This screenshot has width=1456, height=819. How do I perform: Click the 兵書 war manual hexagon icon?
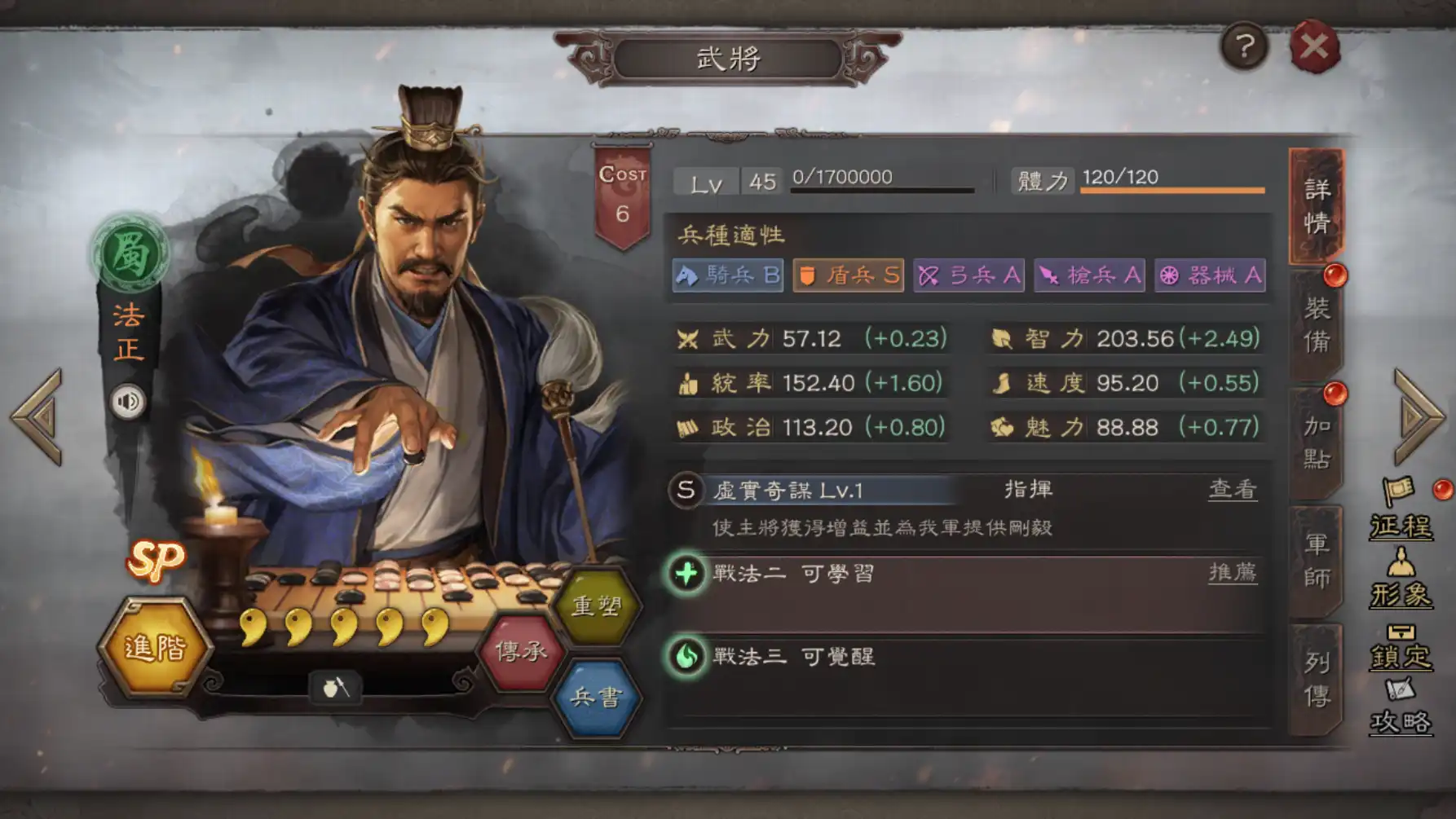596,697
